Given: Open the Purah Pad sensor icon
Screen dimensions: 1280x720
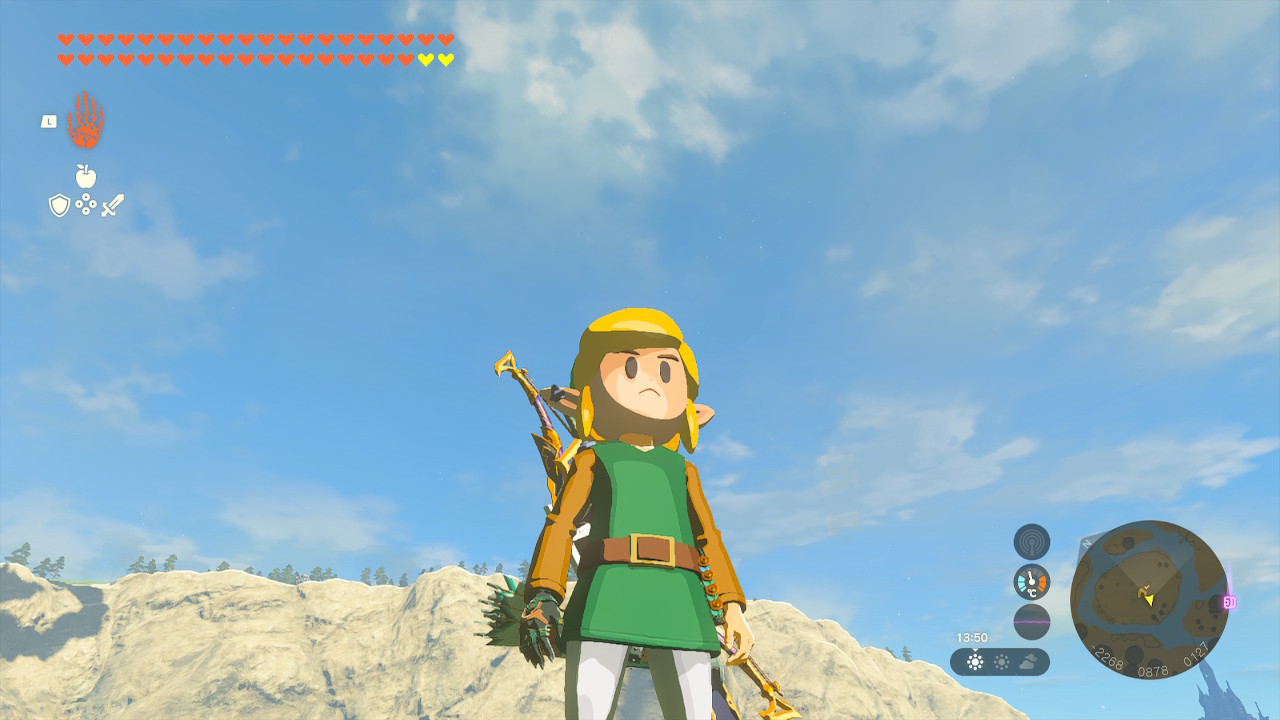Looking at the screenshot, I should pos(1031,542).
